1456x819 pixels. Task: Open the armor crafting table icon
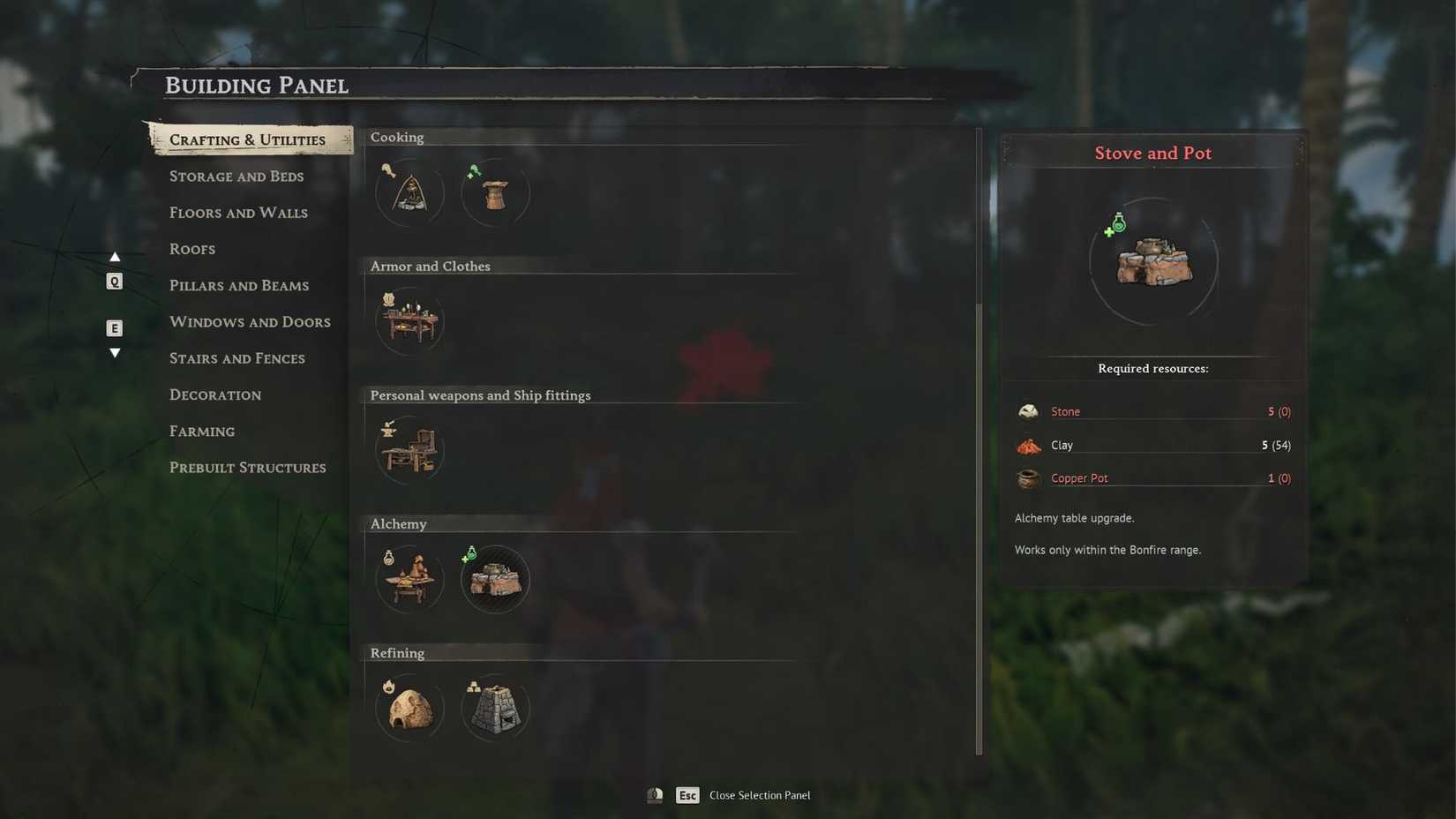tap(409, 321)
